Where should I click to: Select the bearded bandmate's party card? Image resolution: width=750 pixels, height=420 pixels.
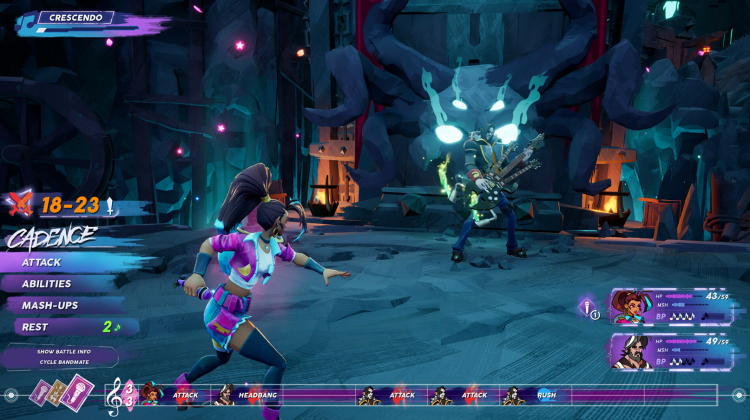tap(671, 351)
